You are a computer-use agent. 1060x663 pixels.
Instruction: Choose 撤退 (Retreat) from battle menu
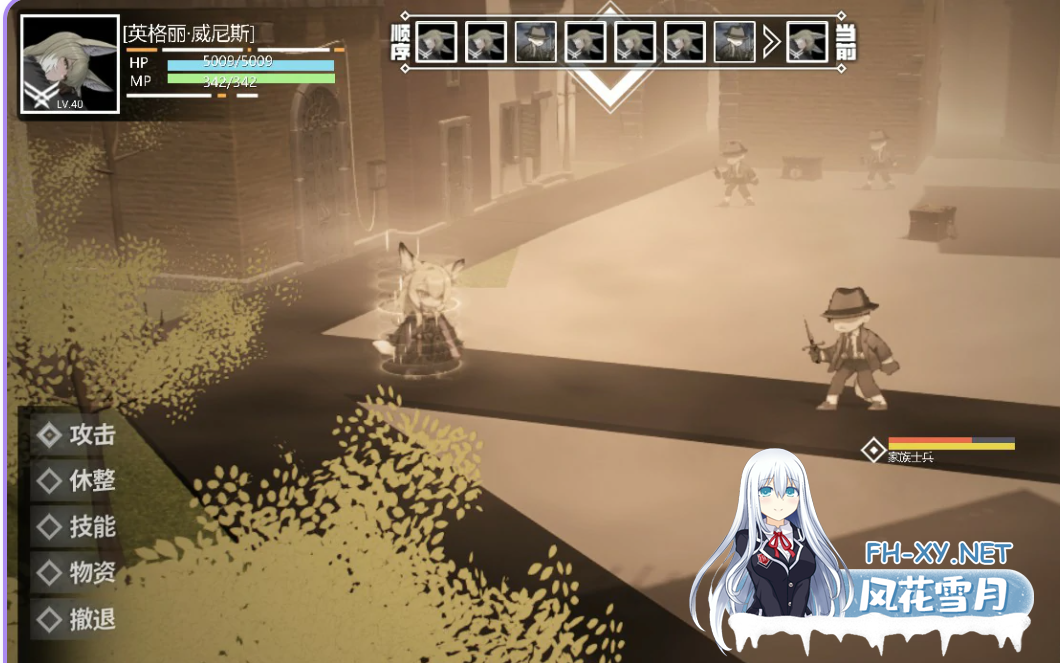tap(78, 620)
